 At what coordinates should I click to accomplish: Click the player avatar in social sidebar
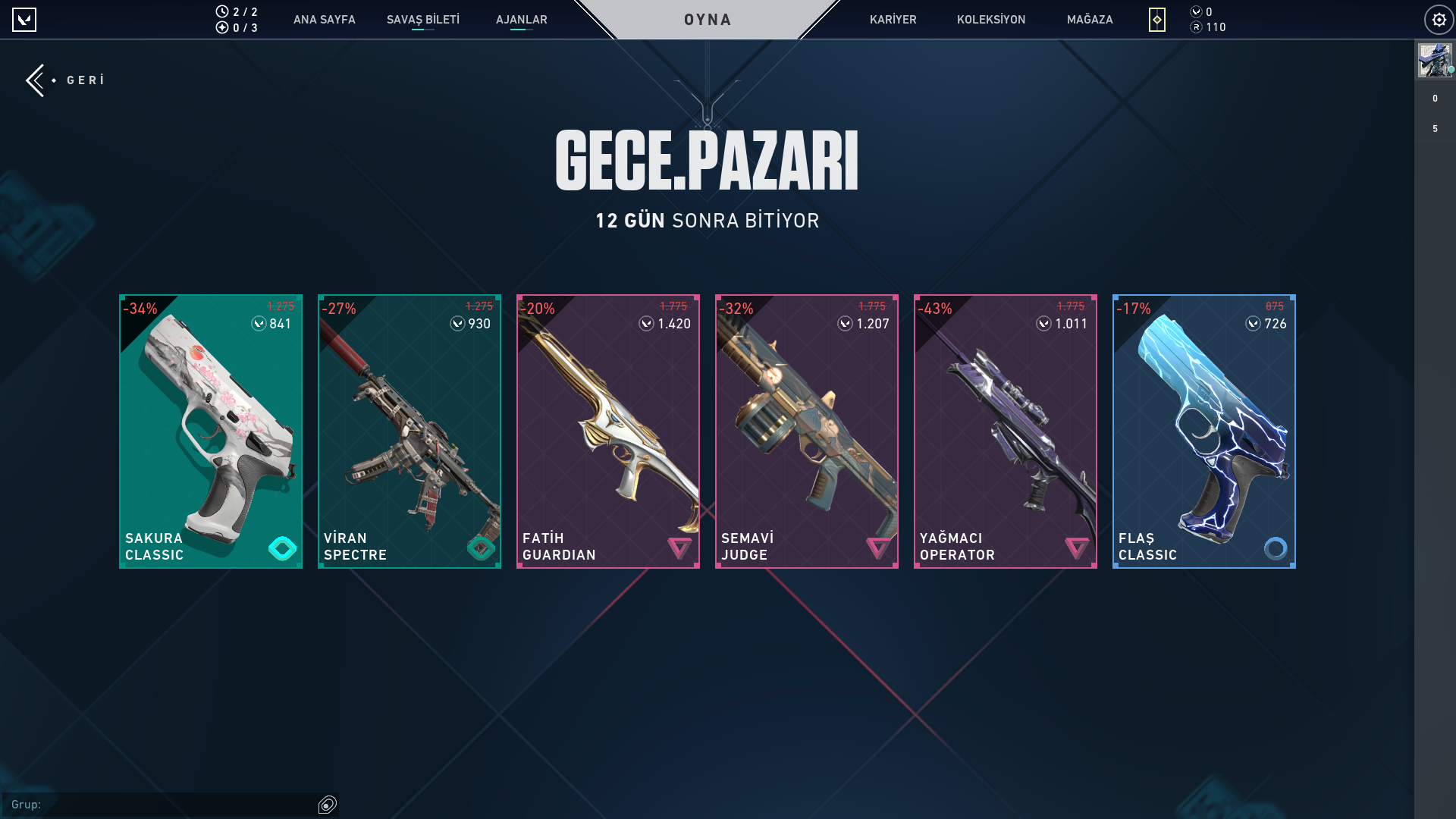(1435, 61)
